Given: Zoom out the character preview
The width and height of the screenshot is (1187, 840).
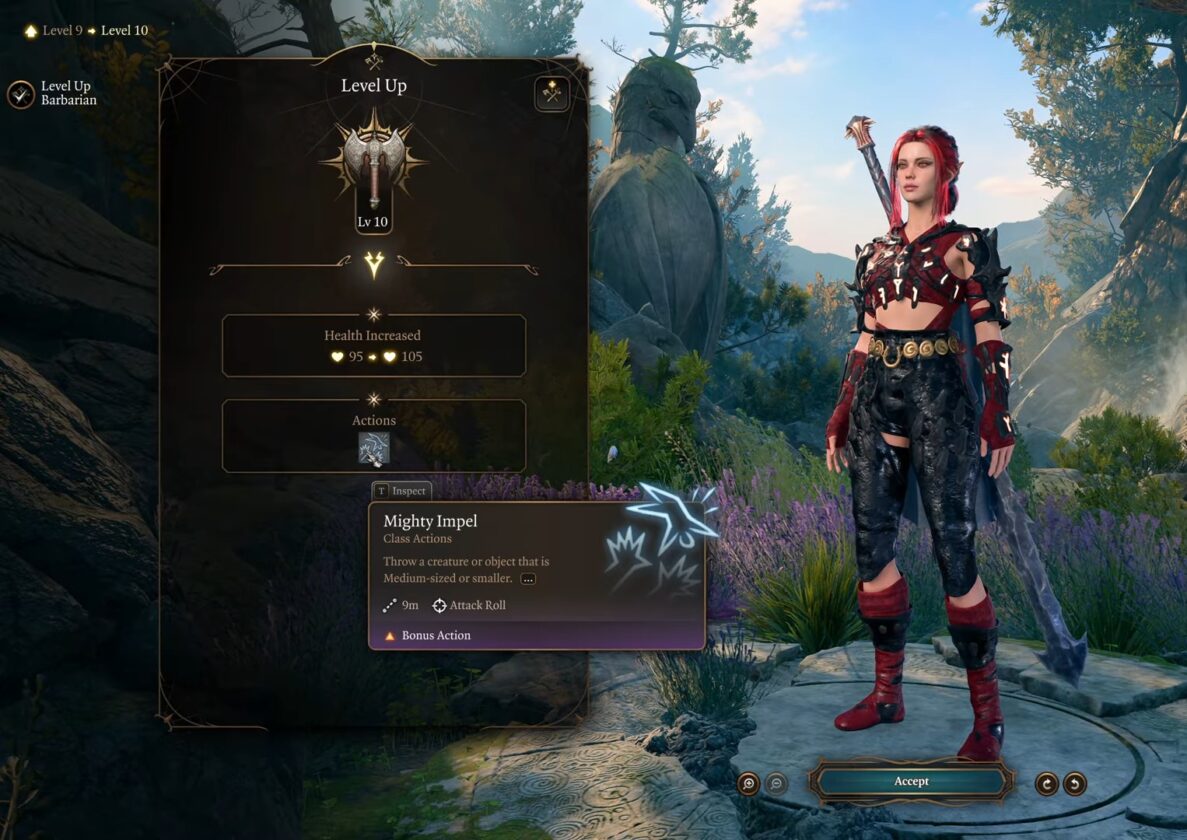Looking at the screenshot, I should tap(776, 783).
